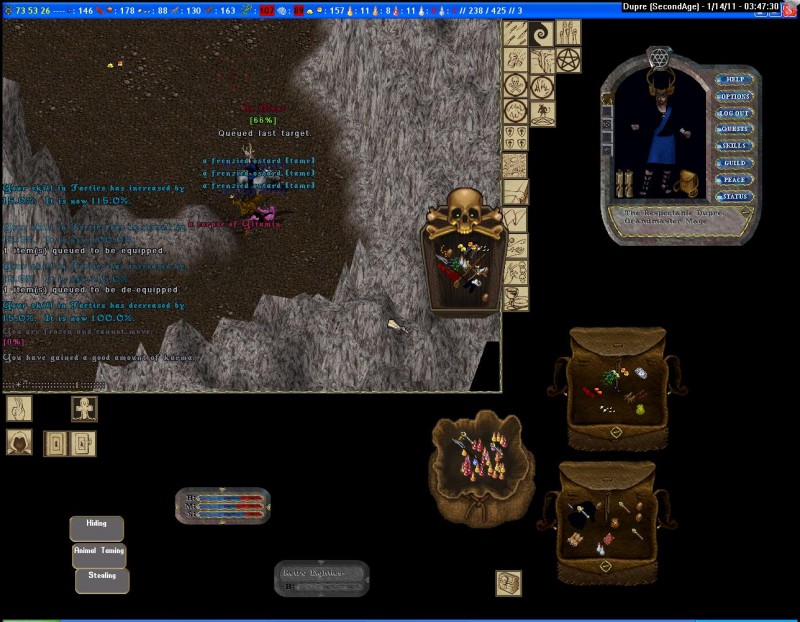This screenshot has width=800, height=622.
Task: Cast the black spiral spell icon
Action: pyautogui.click(x=542, y=33)
